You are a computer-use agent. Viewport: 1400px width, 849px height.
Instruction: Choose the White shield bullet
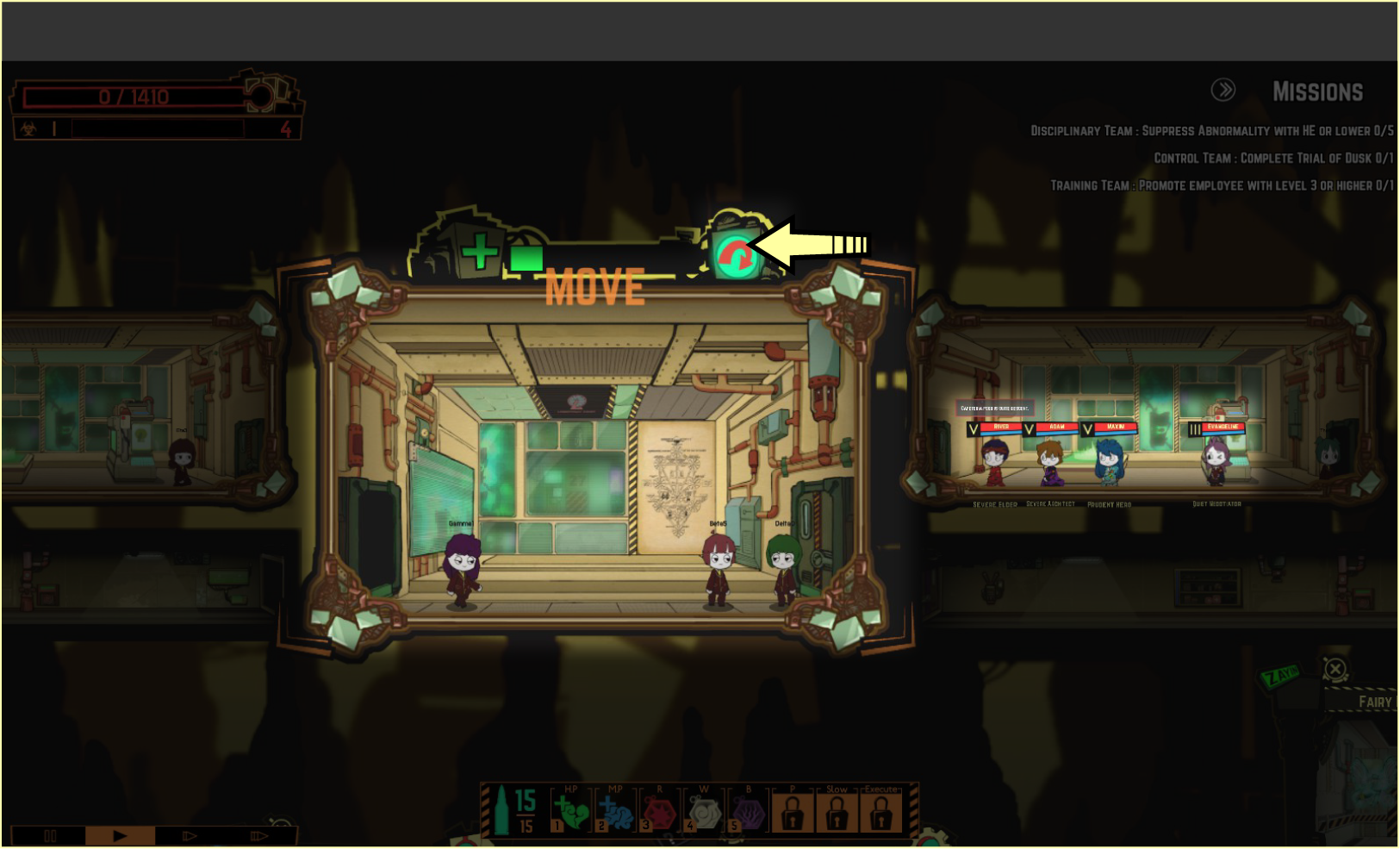click(704, 812)
